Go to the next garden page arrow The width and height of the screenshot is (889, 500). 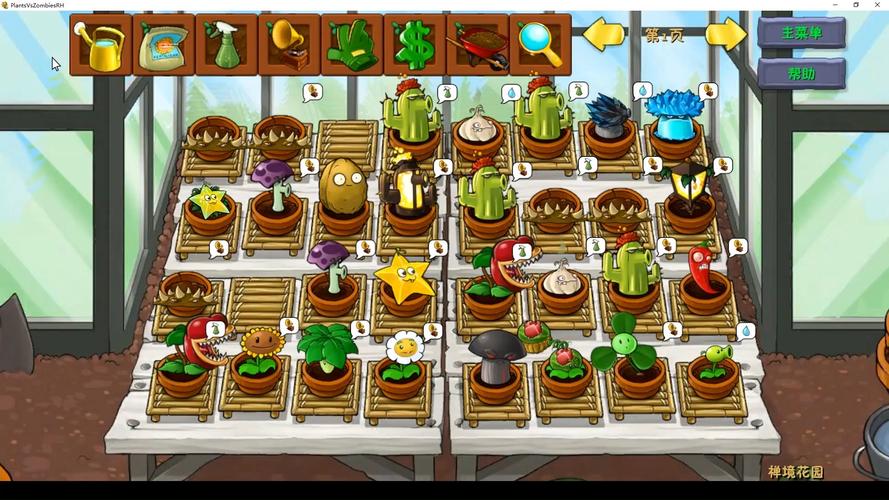[x=726, y=35]
